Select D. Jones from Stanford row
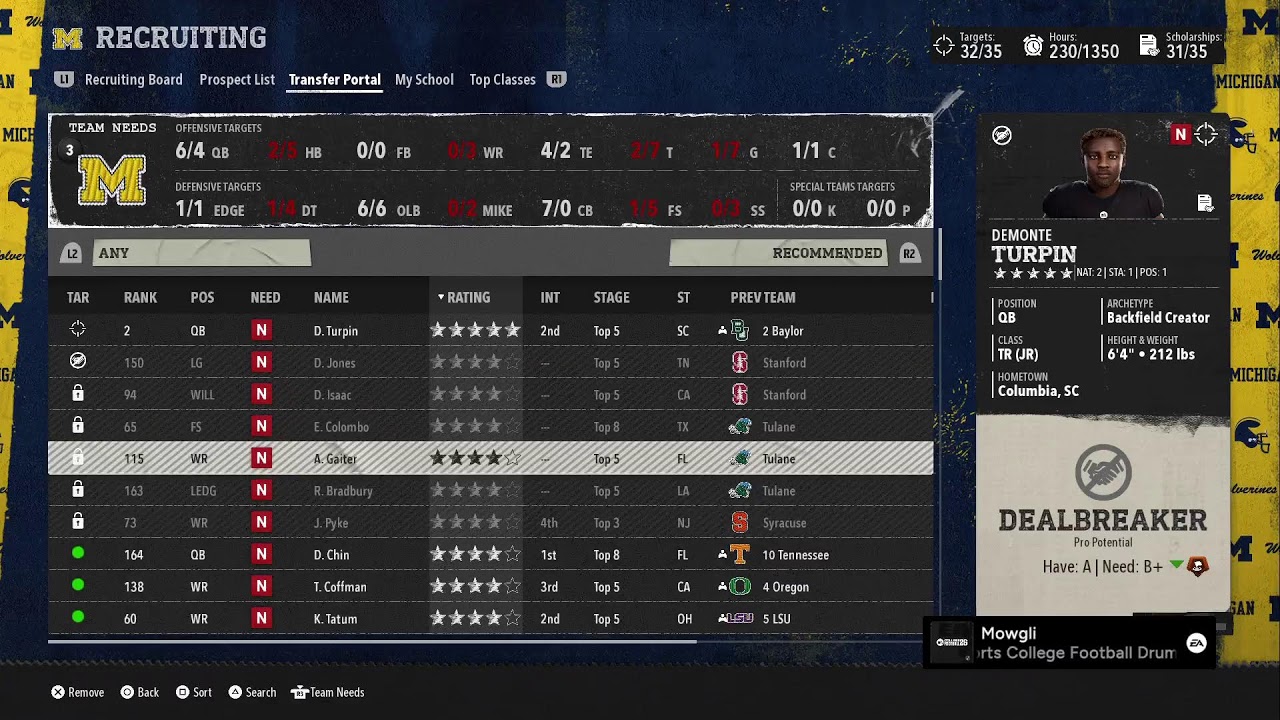1280x720 pixels. pos(334,363)
